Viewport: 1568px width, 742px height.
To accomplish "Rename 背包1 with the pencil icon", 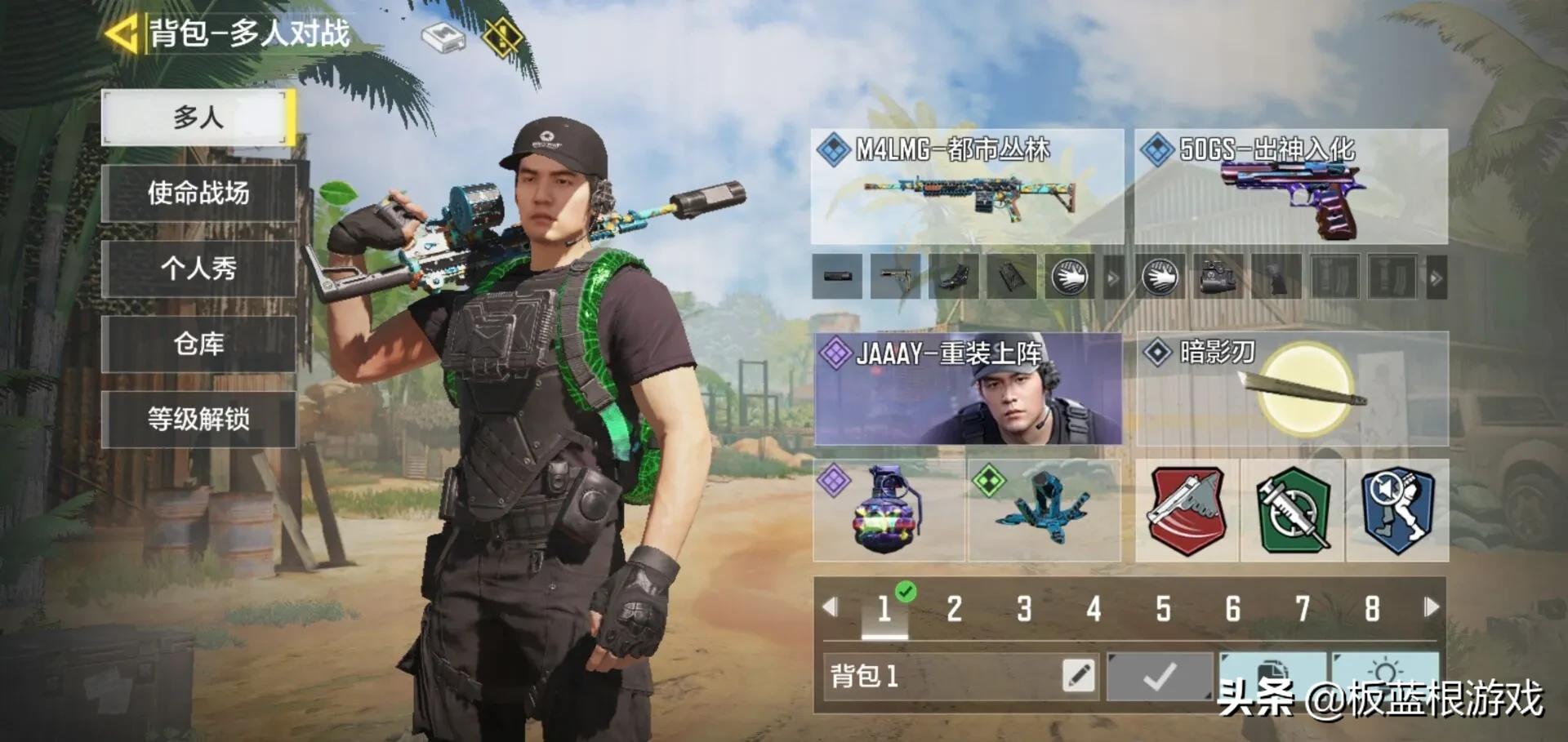I will [1078, 676].
